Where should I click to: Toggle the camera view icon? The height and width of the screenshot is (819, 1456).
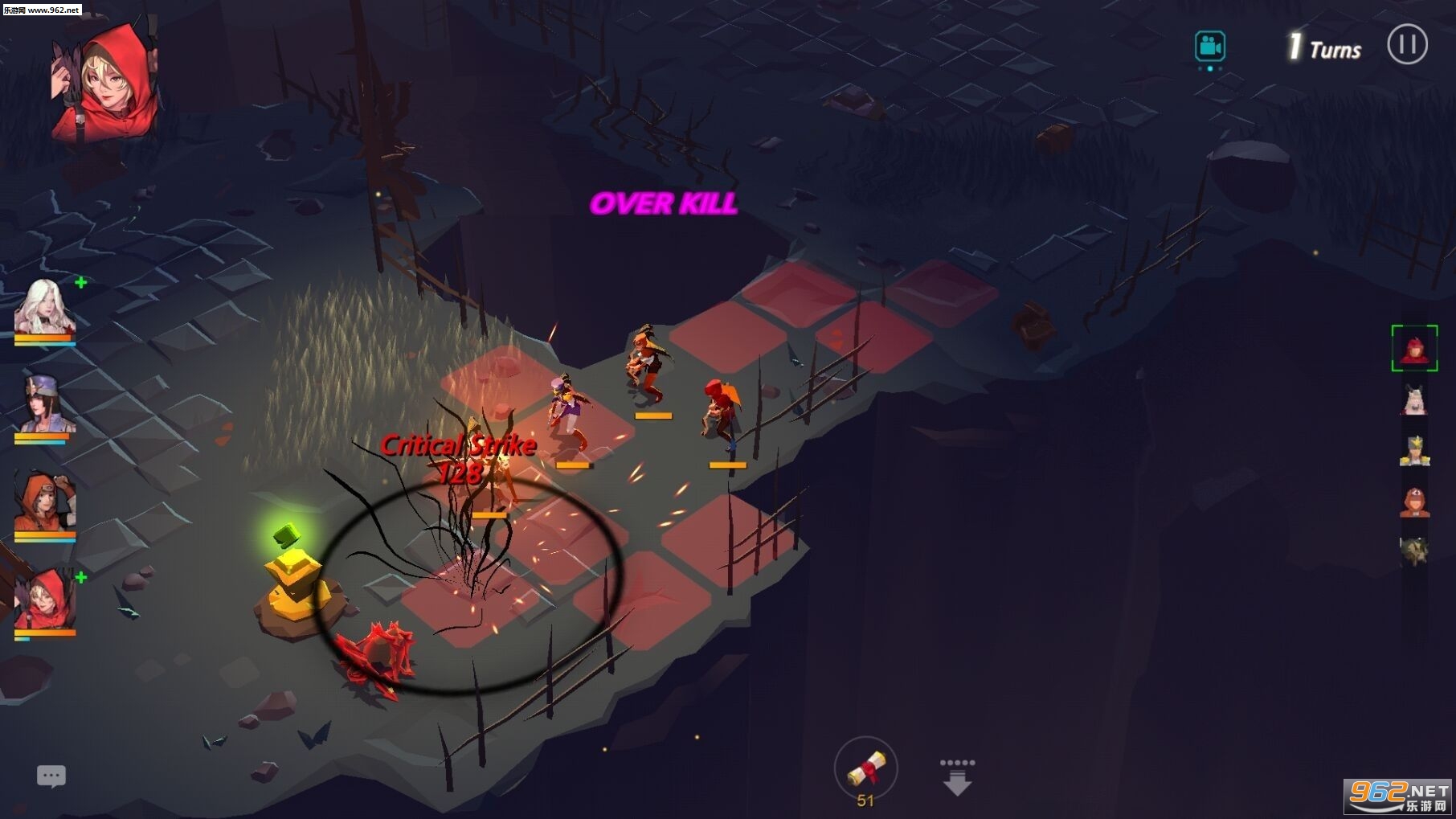(1209, 47)
